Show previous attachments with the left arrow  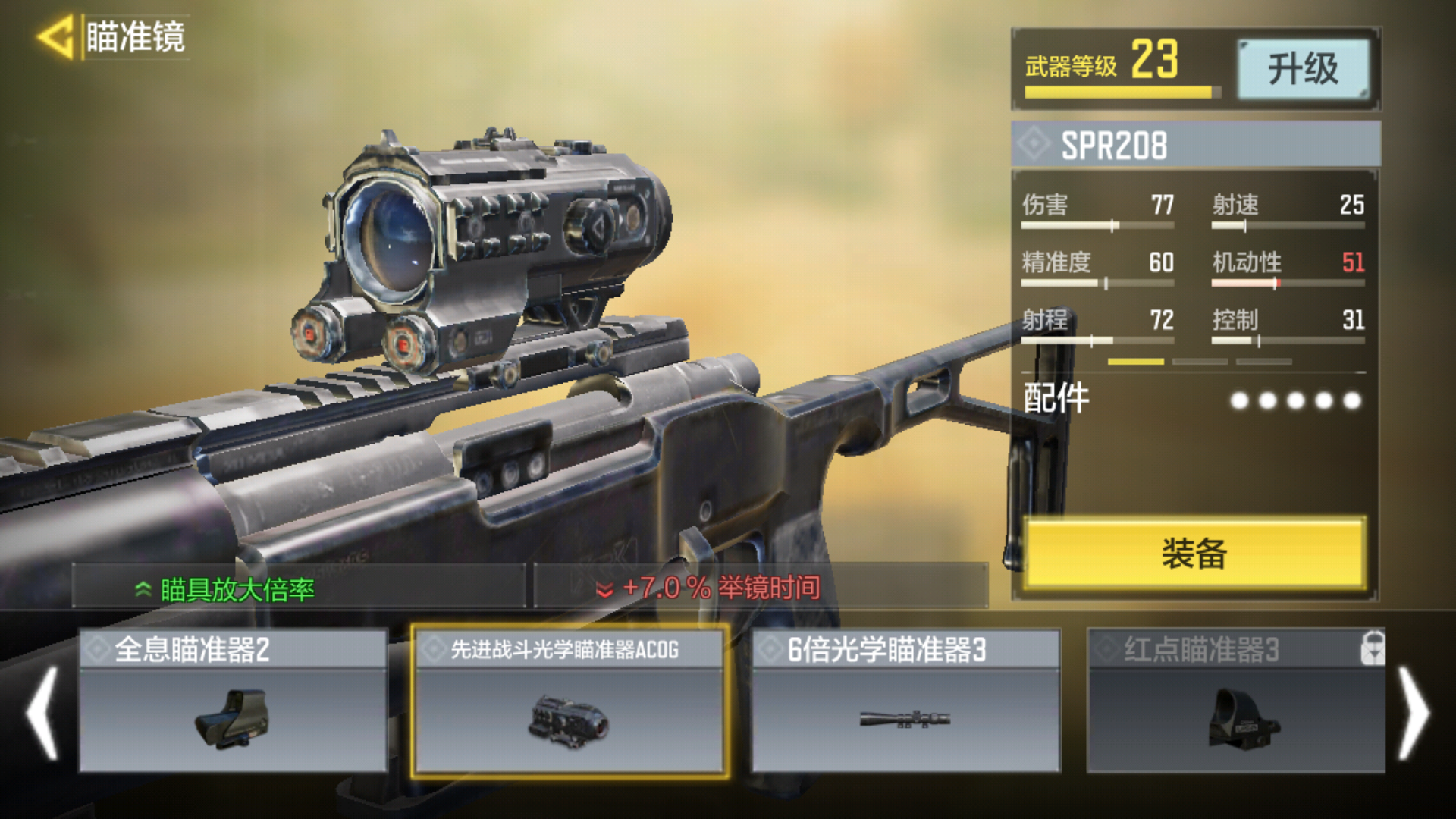tap(42, 713)
